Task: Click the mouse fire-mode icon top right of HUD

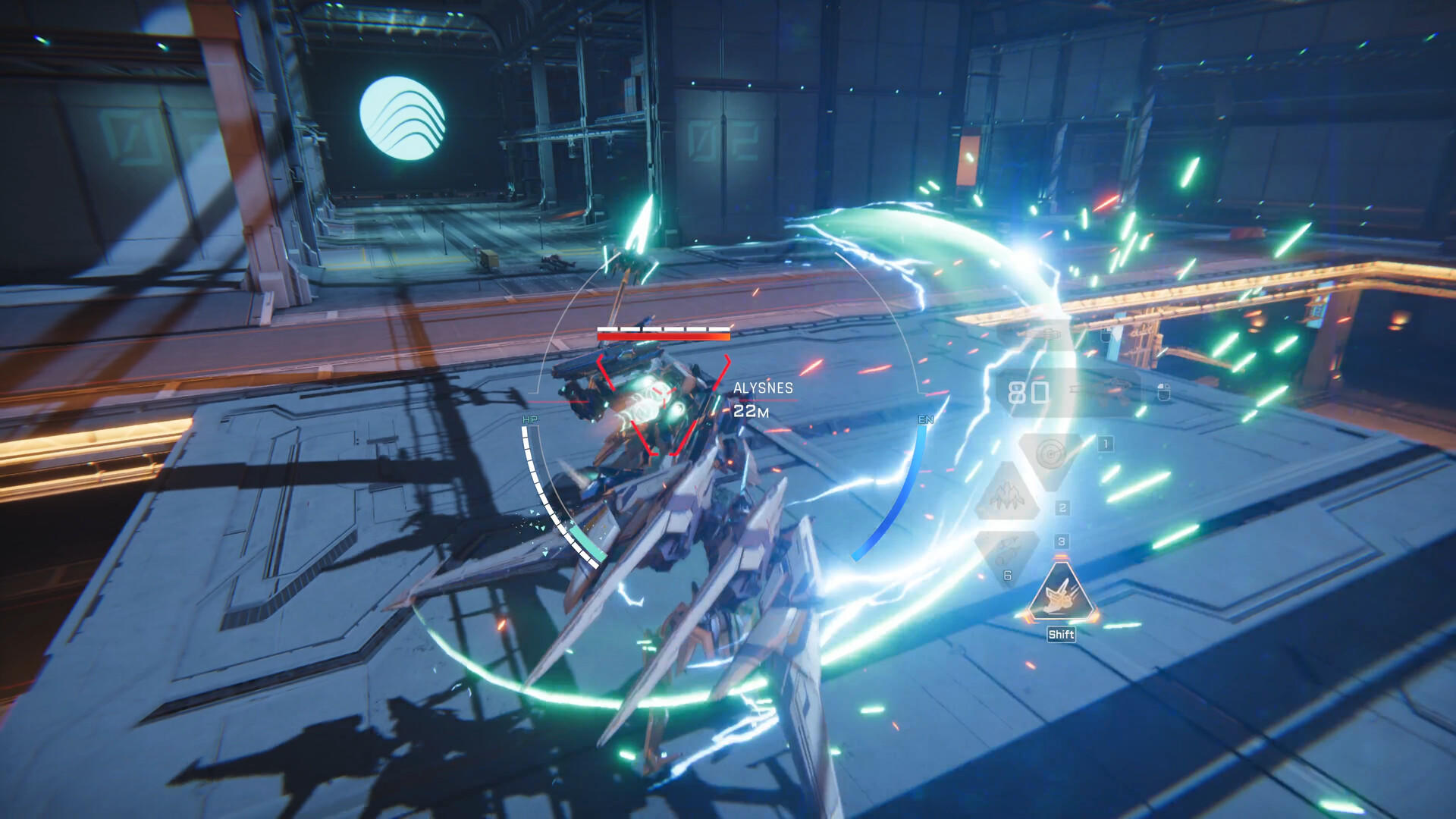Action: [1163, 391]
